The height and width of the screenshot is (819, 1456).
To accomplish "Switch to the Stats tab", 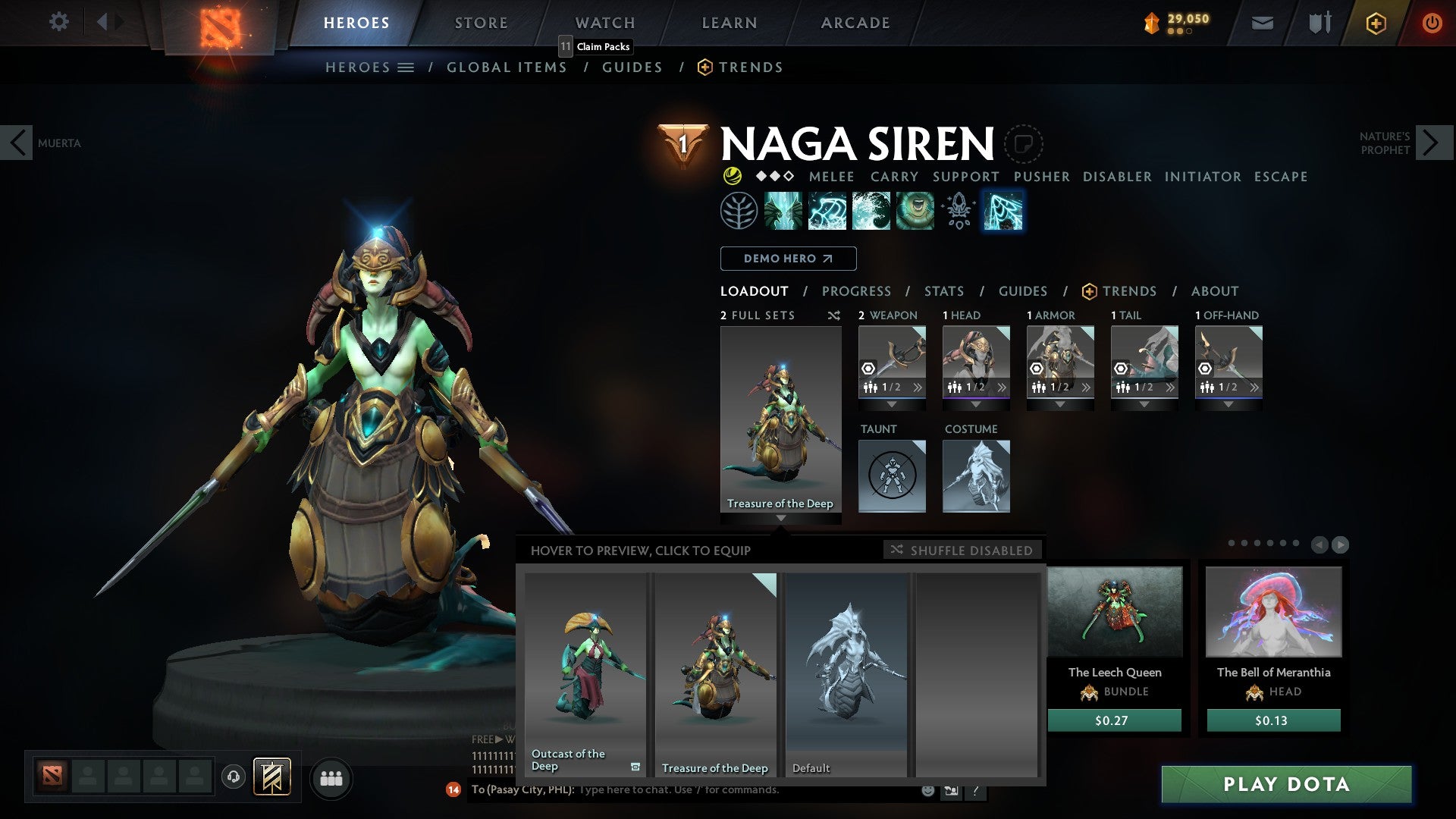I will tap(943, 291).
